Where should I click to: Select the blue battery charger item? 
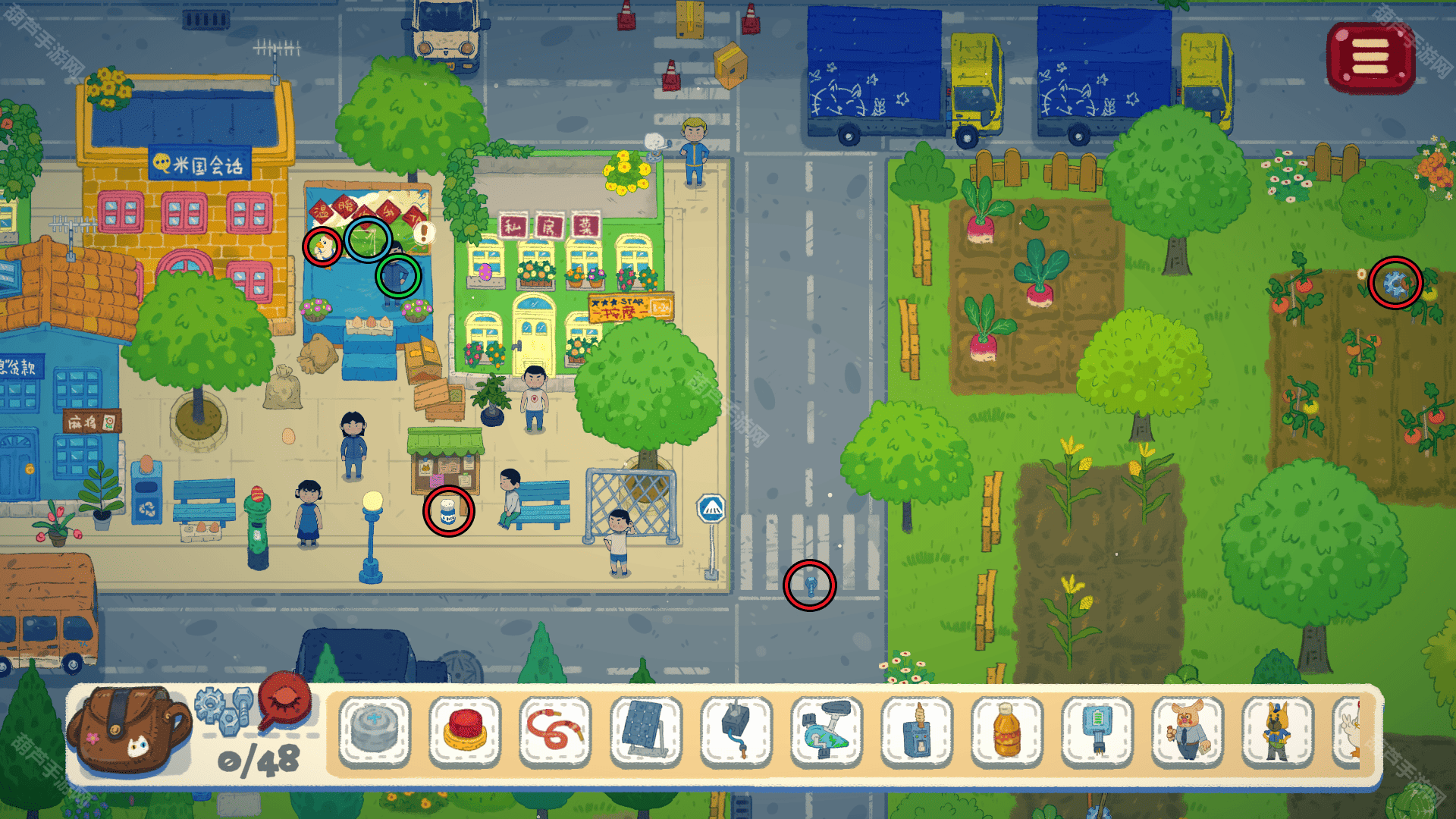[1097, 731]
